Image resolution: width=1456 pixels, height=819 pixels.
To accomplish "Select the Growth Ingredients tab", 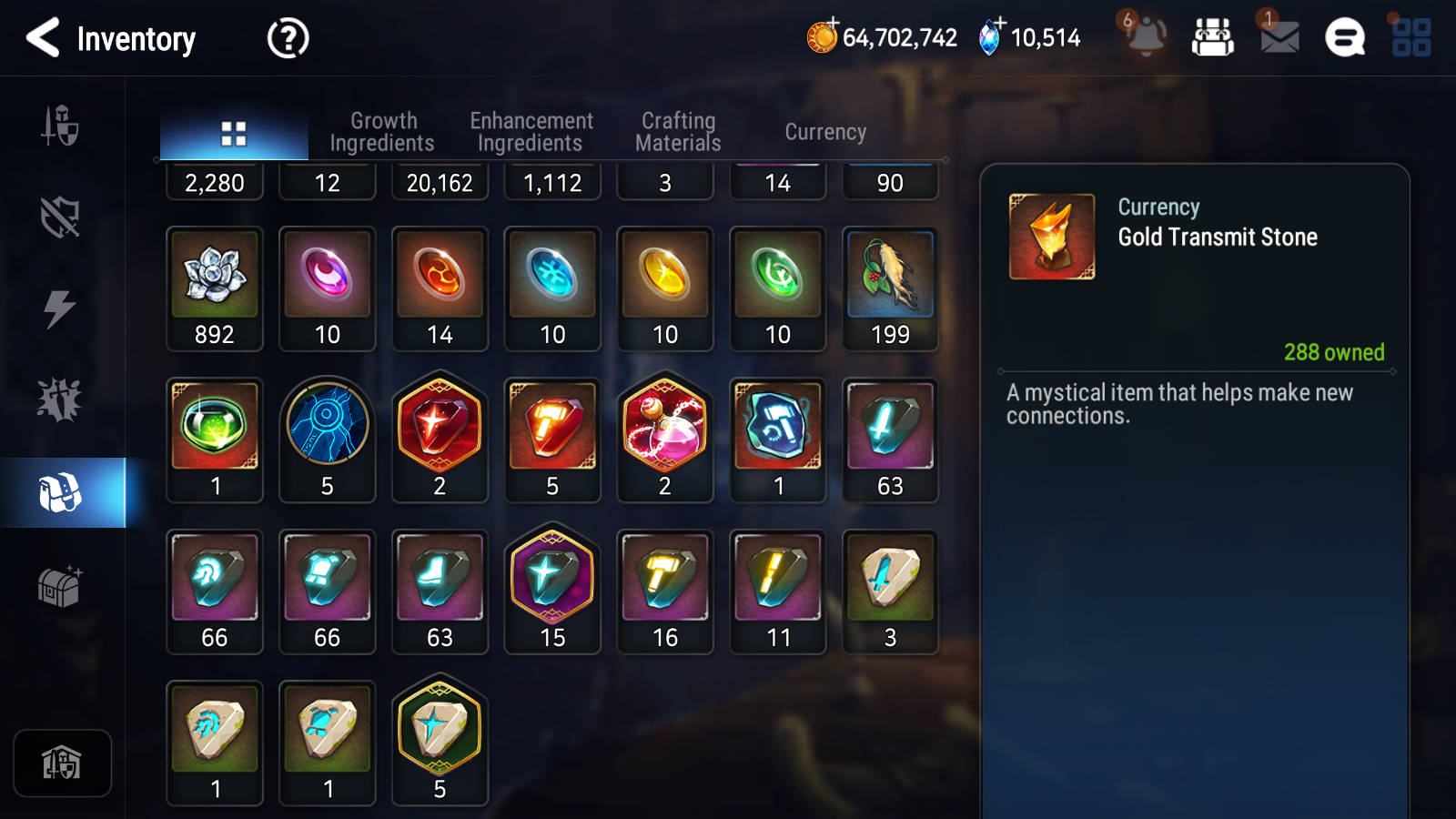I will [383, 132].
